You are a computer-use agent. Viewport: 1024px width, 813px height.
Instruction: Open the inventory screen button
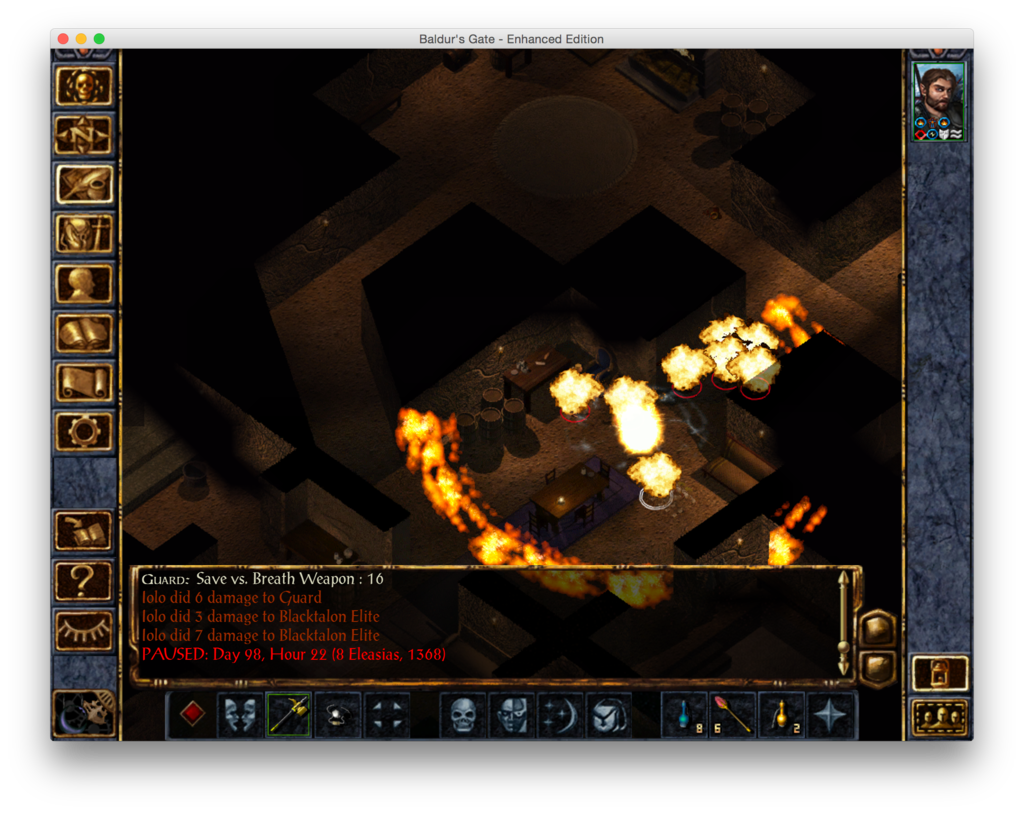click(x=84, y=234)
